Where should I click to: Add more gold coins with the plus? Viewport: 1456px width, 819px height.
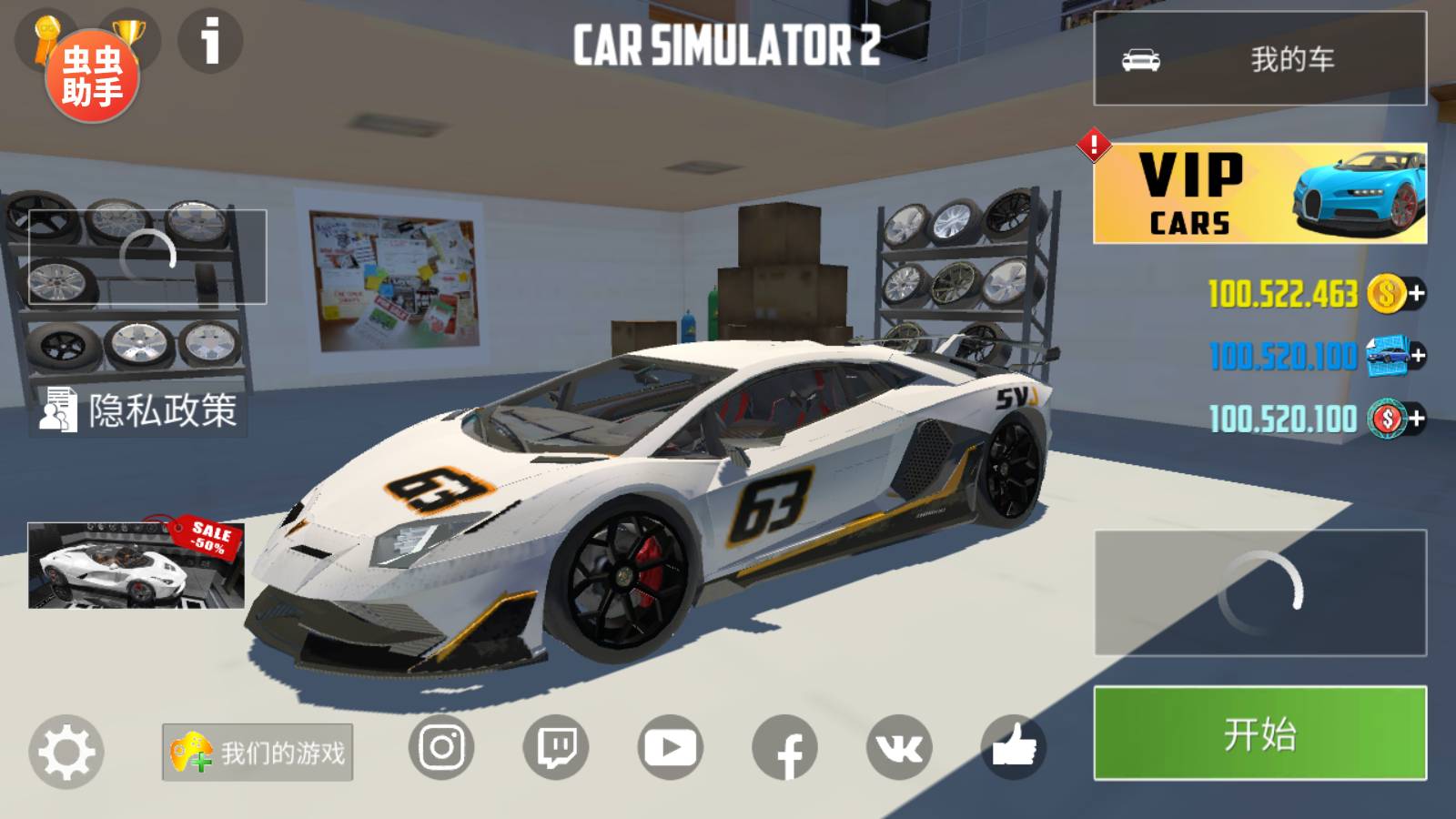1416,294
